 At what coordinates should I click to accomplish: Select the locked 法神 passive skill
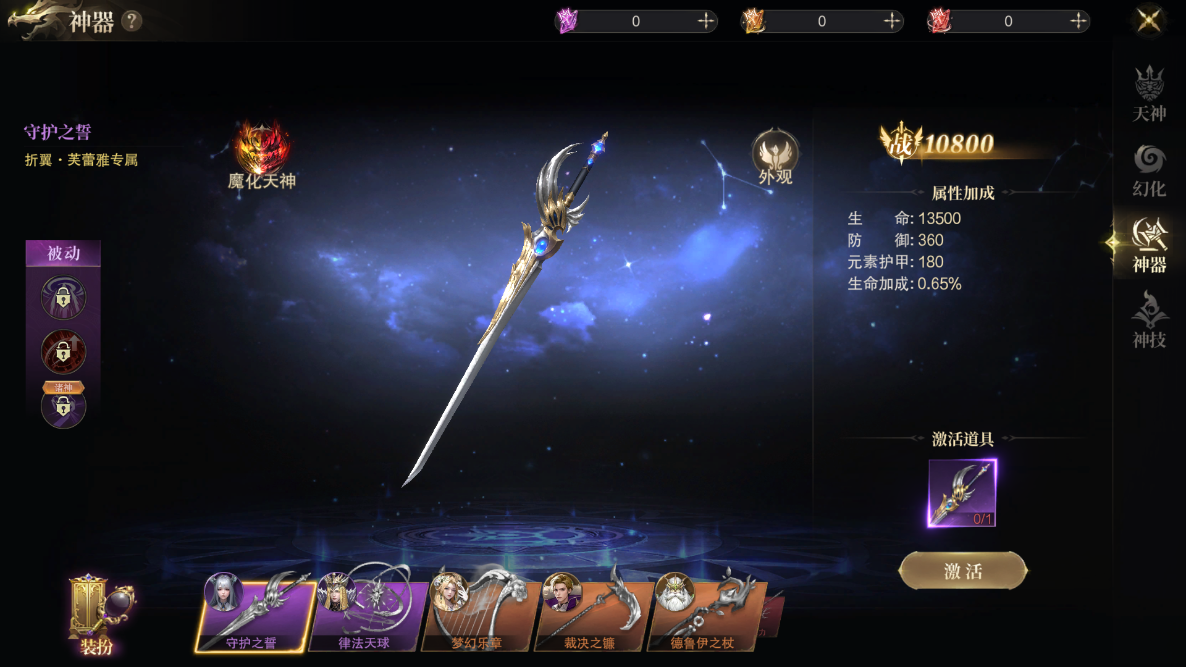click(63, 405)
